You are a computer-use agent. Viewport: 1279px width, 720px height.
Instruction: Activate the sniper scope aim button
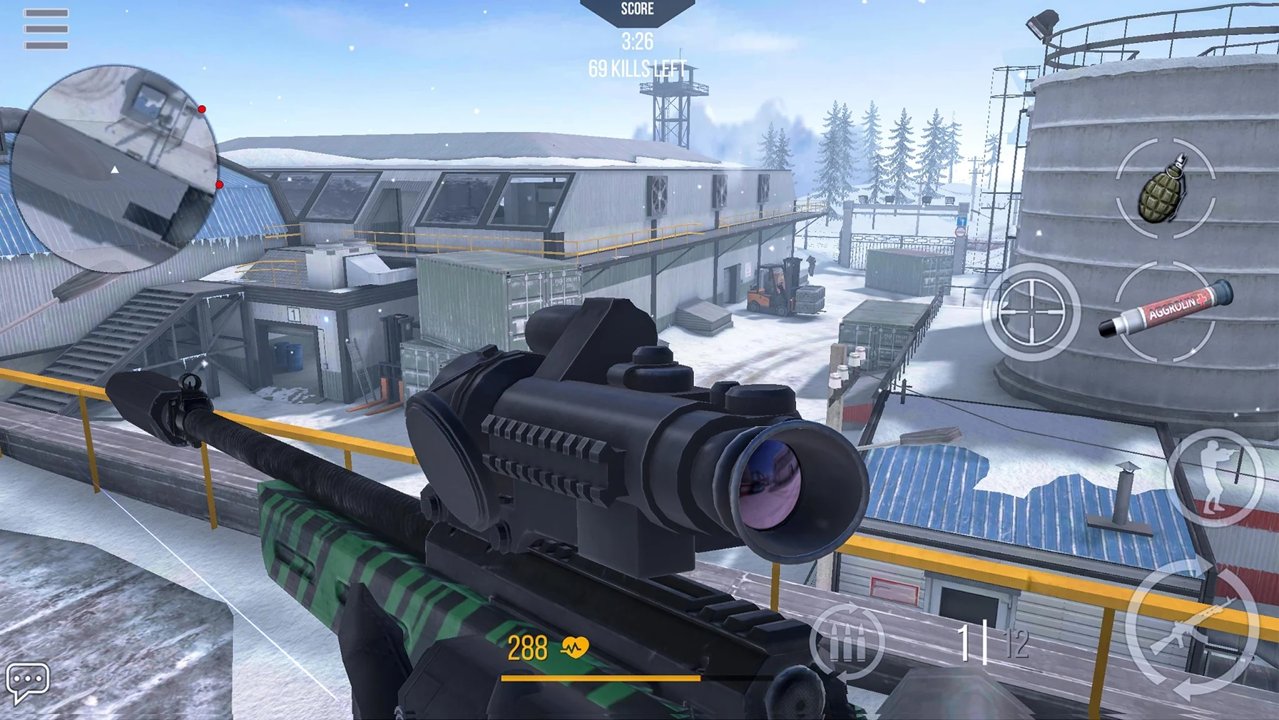pyautogui.click(x=1032, y=311)
